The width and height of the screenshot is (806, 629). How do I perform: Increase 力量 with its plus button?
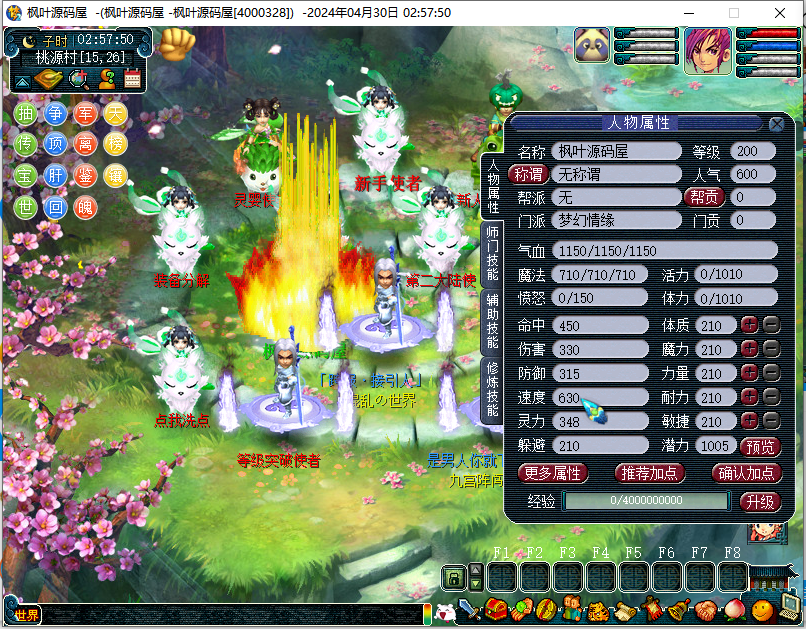pos(750,373)
